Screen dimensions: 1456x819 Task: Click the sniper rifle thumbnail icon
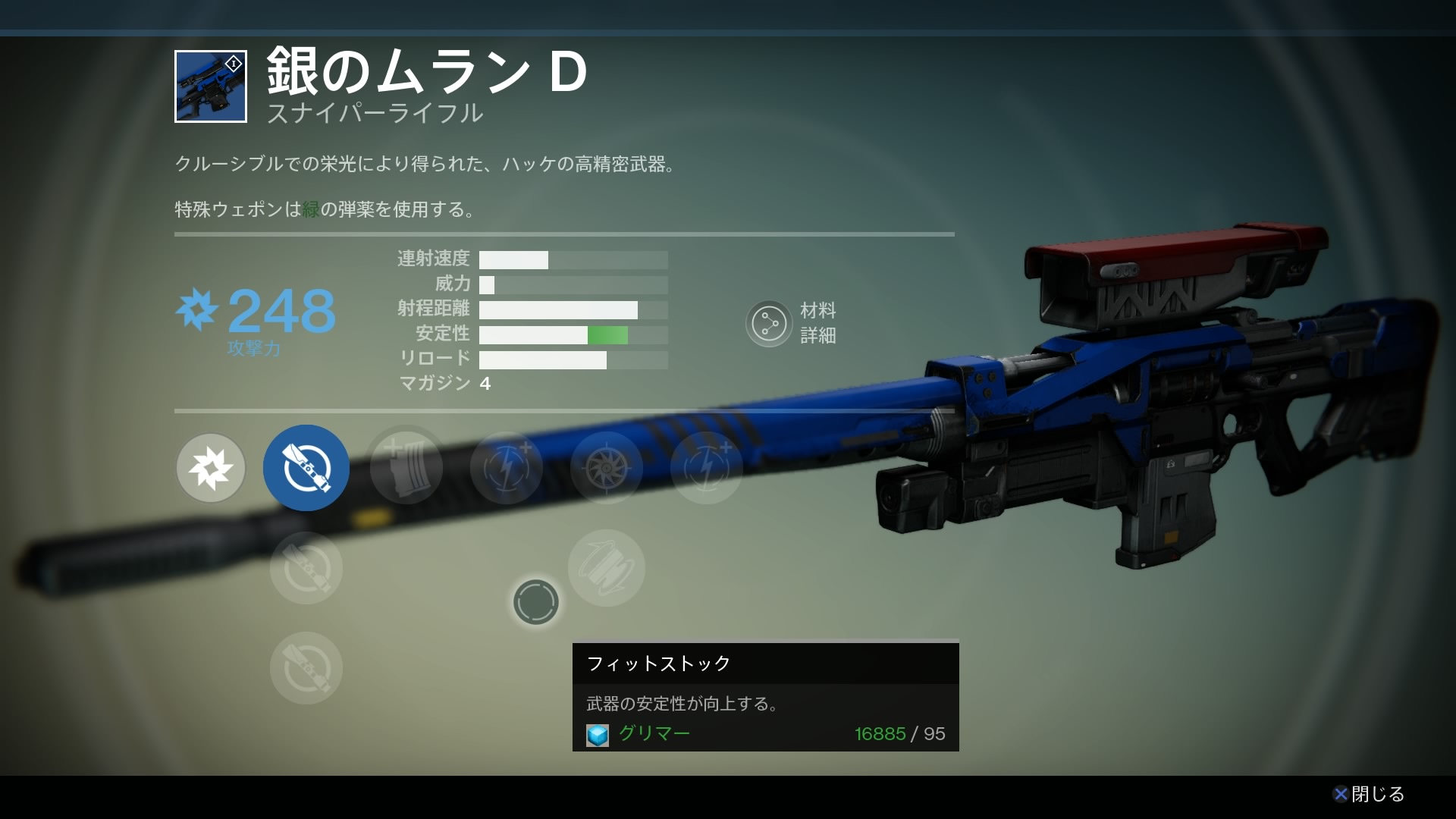pos(211,86)
